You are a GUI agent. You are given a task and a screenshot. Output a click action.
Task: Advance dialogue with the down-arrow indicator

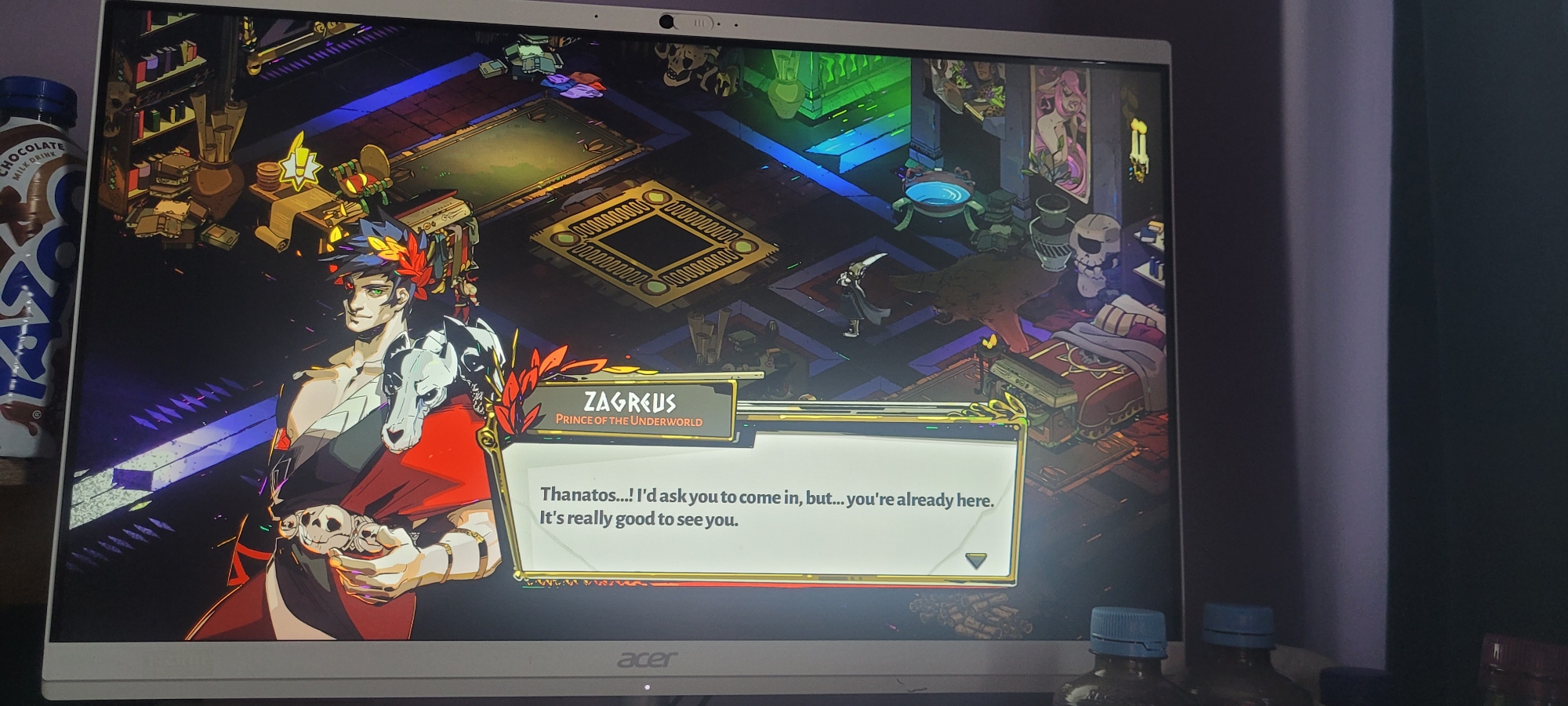tap(975, 560)
